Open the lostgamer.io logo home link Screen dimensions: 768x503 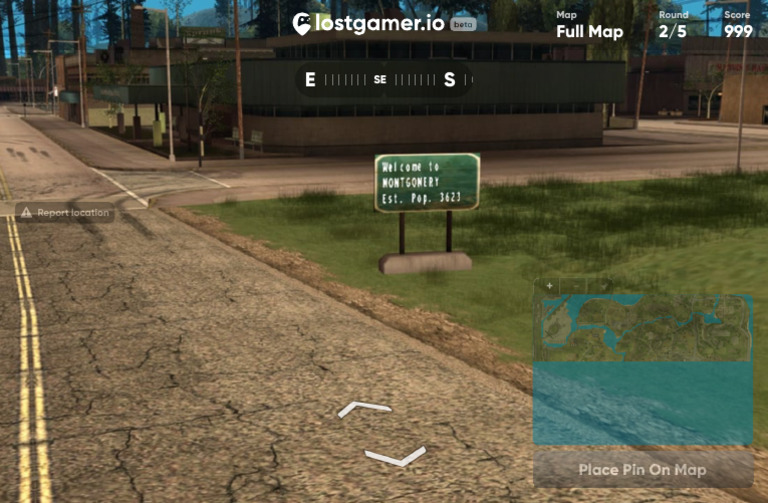tap(370, 23)
